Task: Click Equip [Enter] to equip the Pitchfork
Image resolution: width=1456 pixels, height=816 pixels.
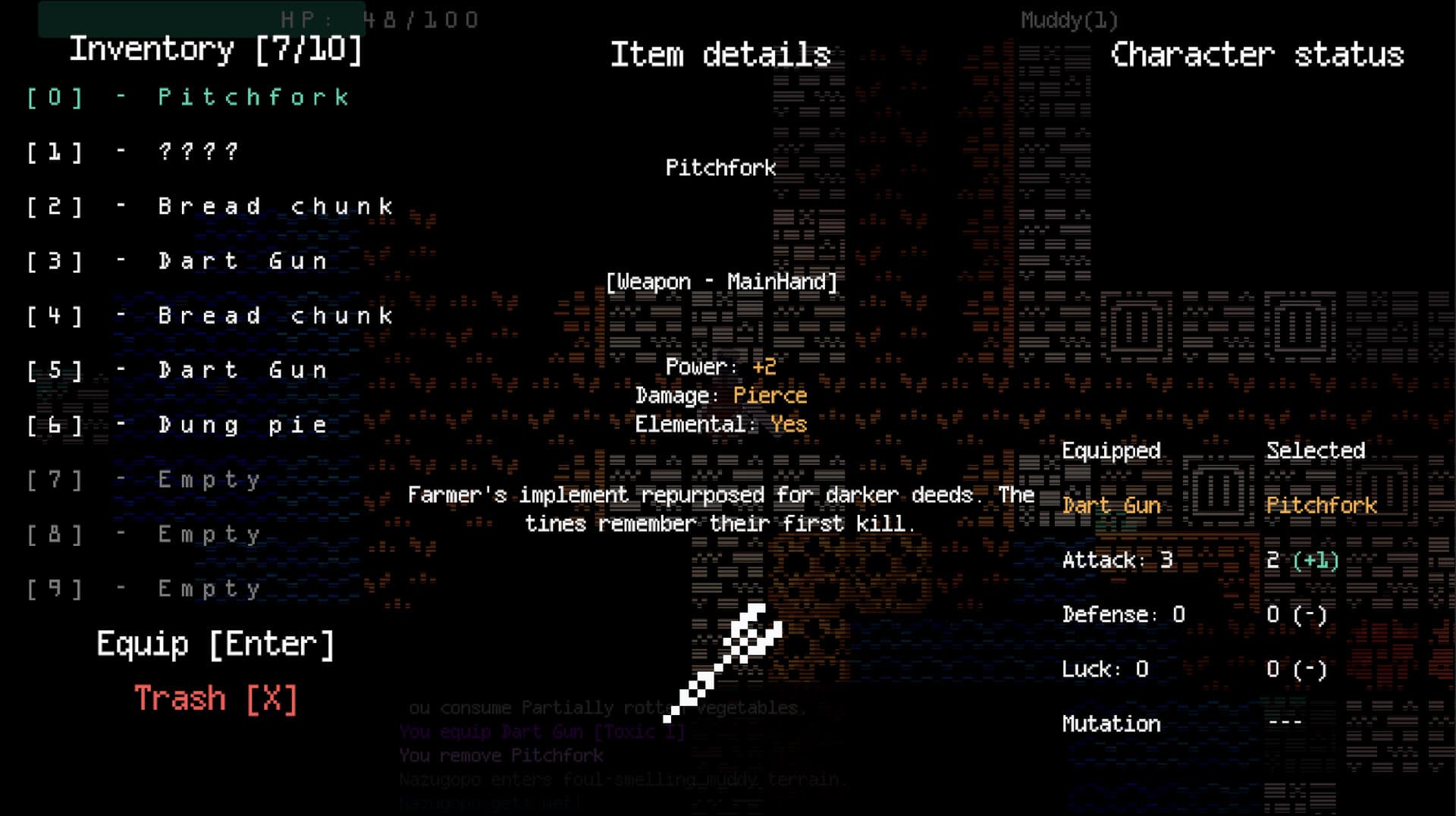Action: (x=214, y=643)
